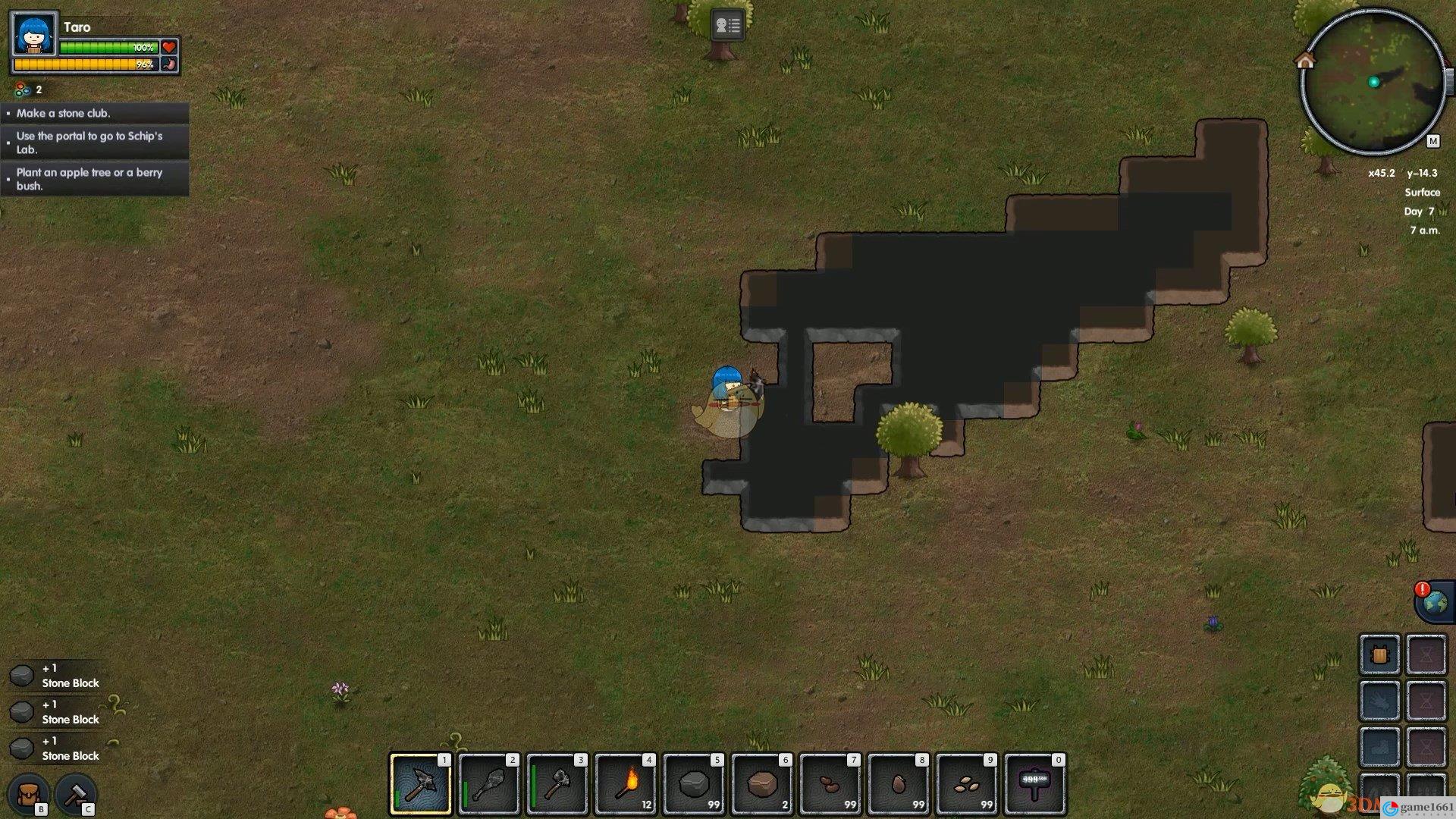
Task: Open the player list icon at top
Action: pyautogui.click(x=727, y=26)
